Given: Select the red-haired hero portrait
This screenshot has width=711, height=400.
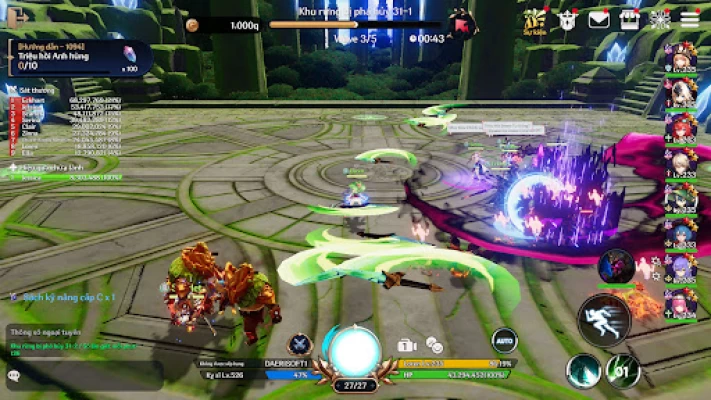Looking at the screenshot, I should (681, 128).
